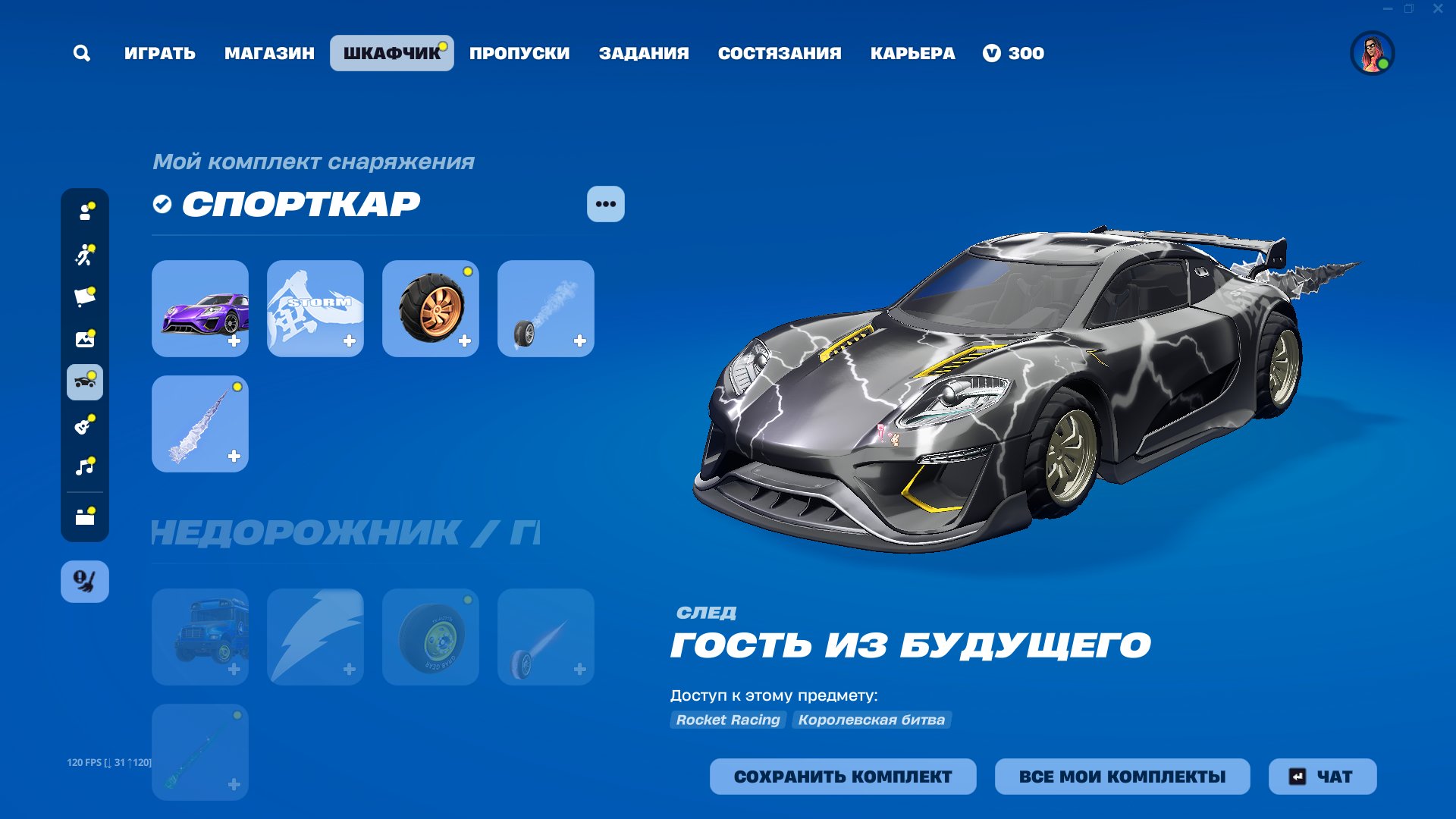This screenshot has width=1456, height=819.
Task: Select the lightning trail slot
Action: click(x=200, y=424)
